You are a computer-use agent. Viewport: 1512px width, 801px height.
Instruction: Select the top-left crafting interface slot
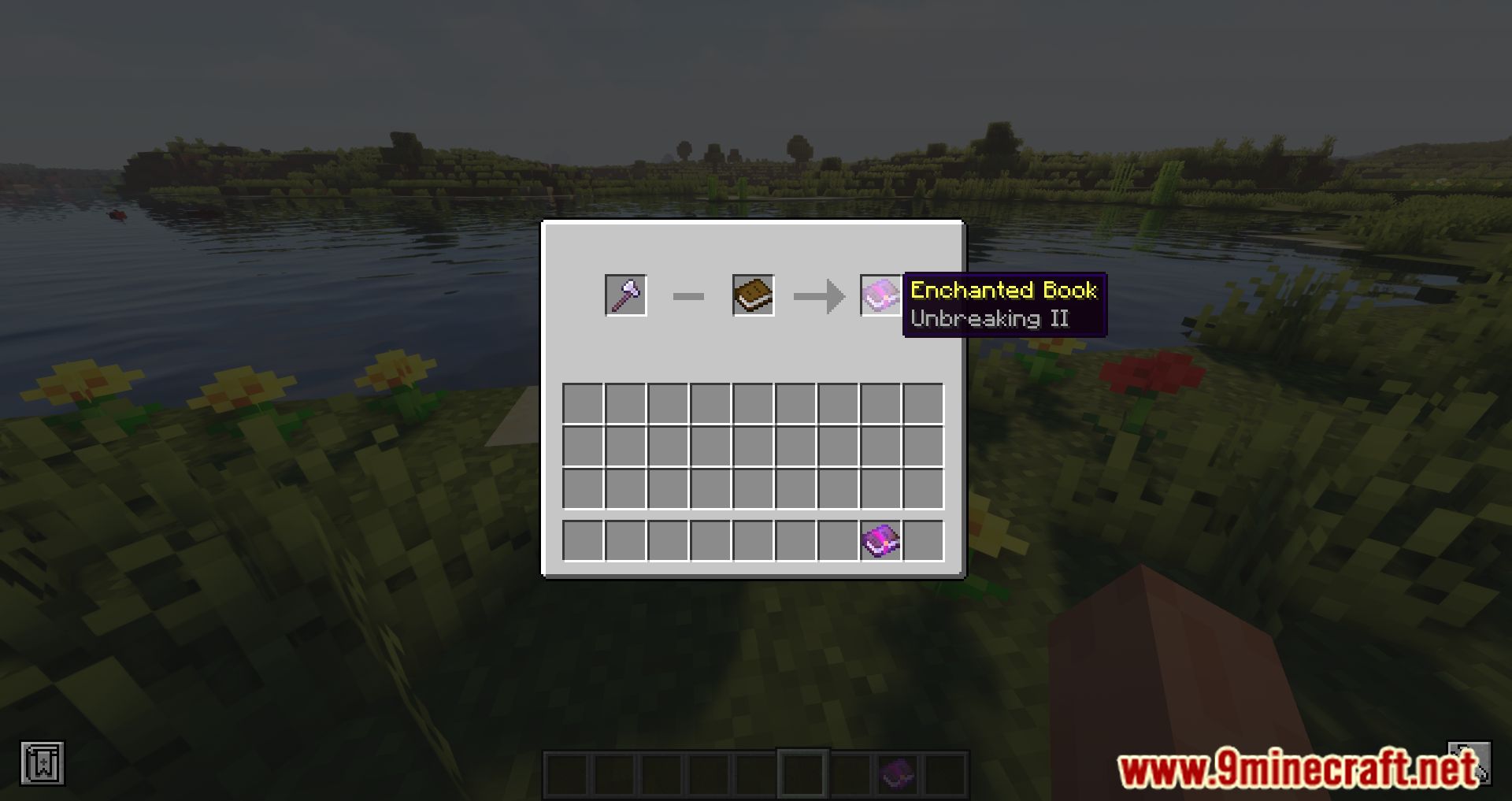click(x=624, y=295)
